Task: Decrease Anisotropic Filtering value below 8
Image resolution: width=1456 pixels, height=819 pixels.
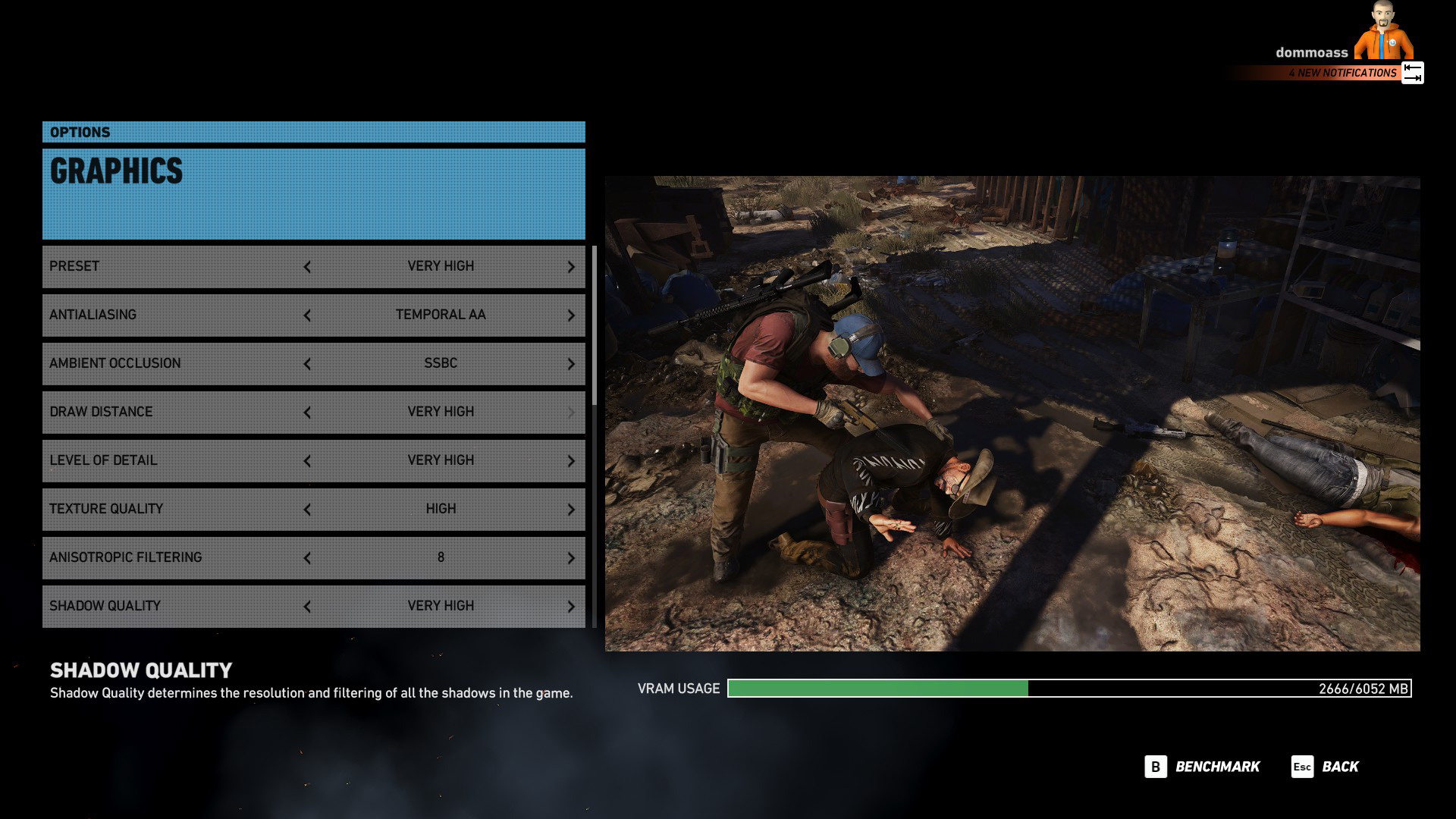Action: pos(307,558)
